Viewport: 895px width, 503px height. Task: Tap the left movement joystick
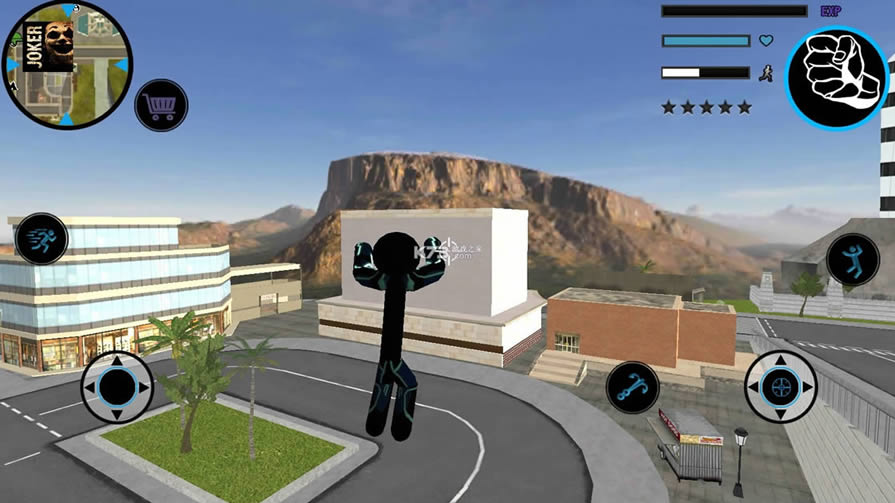[117, 386]
